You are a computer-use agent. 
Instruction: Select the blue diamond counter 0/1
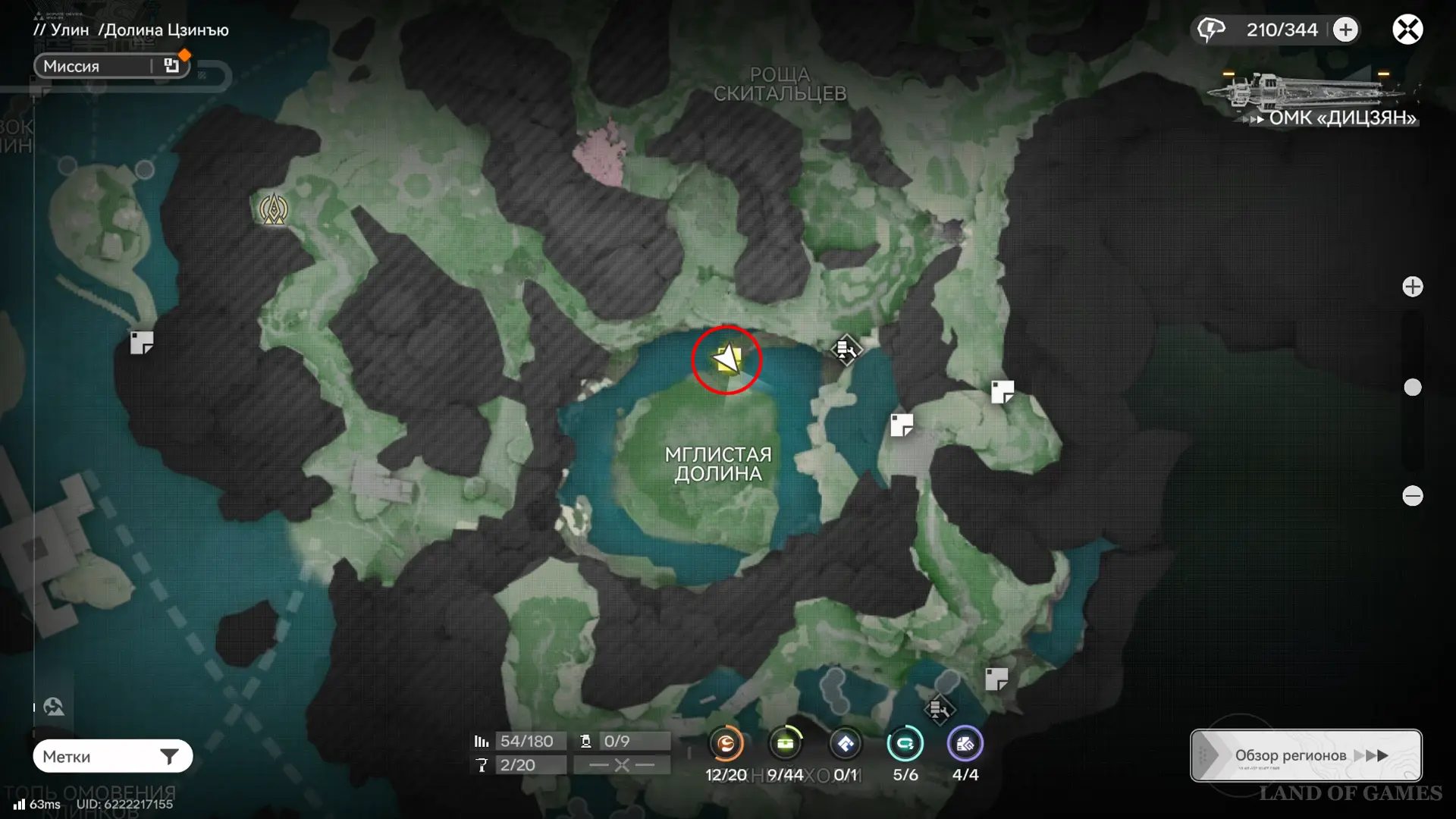(x=845, y=744)
